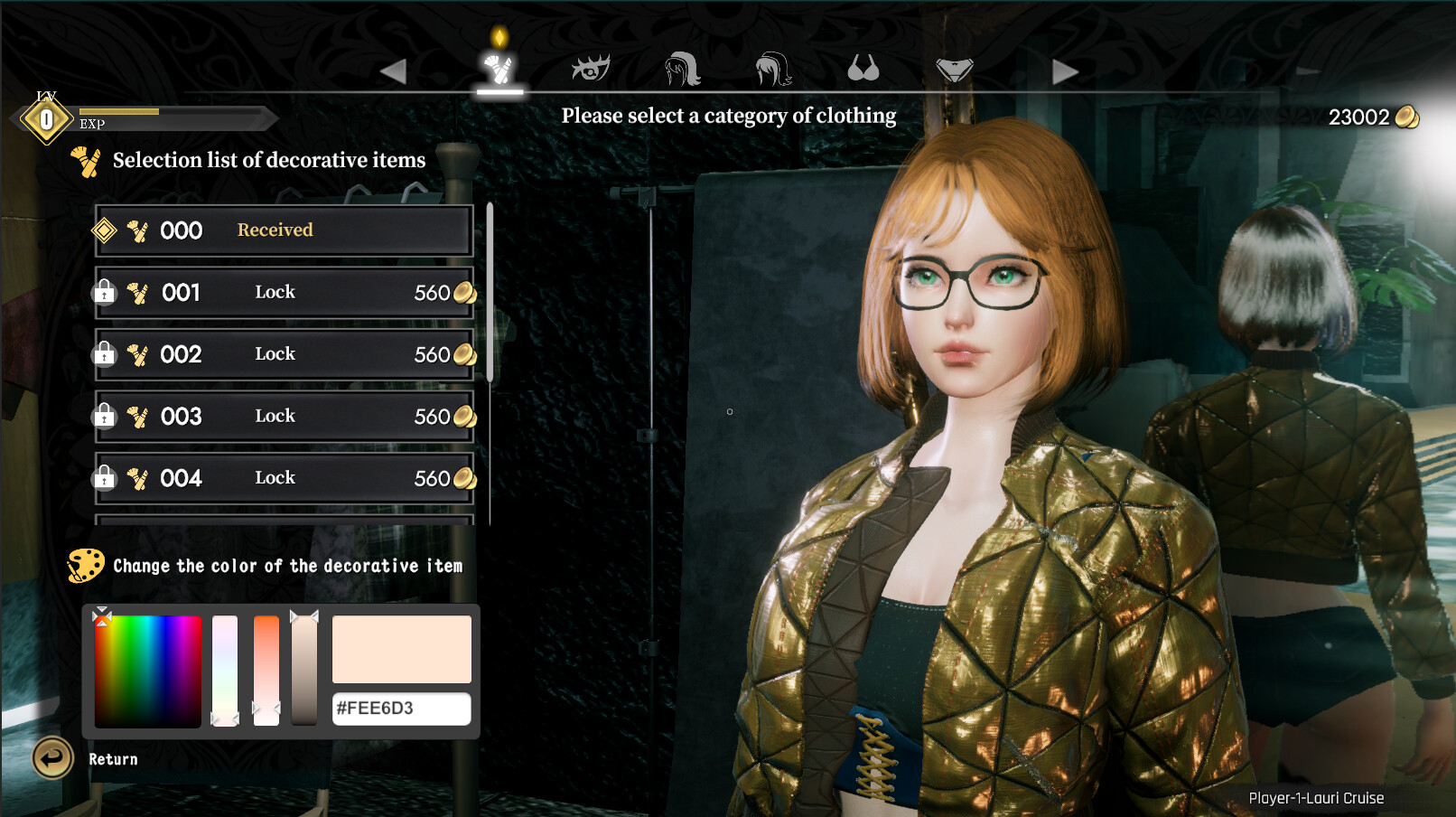The width and height of the screenshot is (1456, 817).
Task: Adjust the white pastel color slider
Action: (225, 671)
